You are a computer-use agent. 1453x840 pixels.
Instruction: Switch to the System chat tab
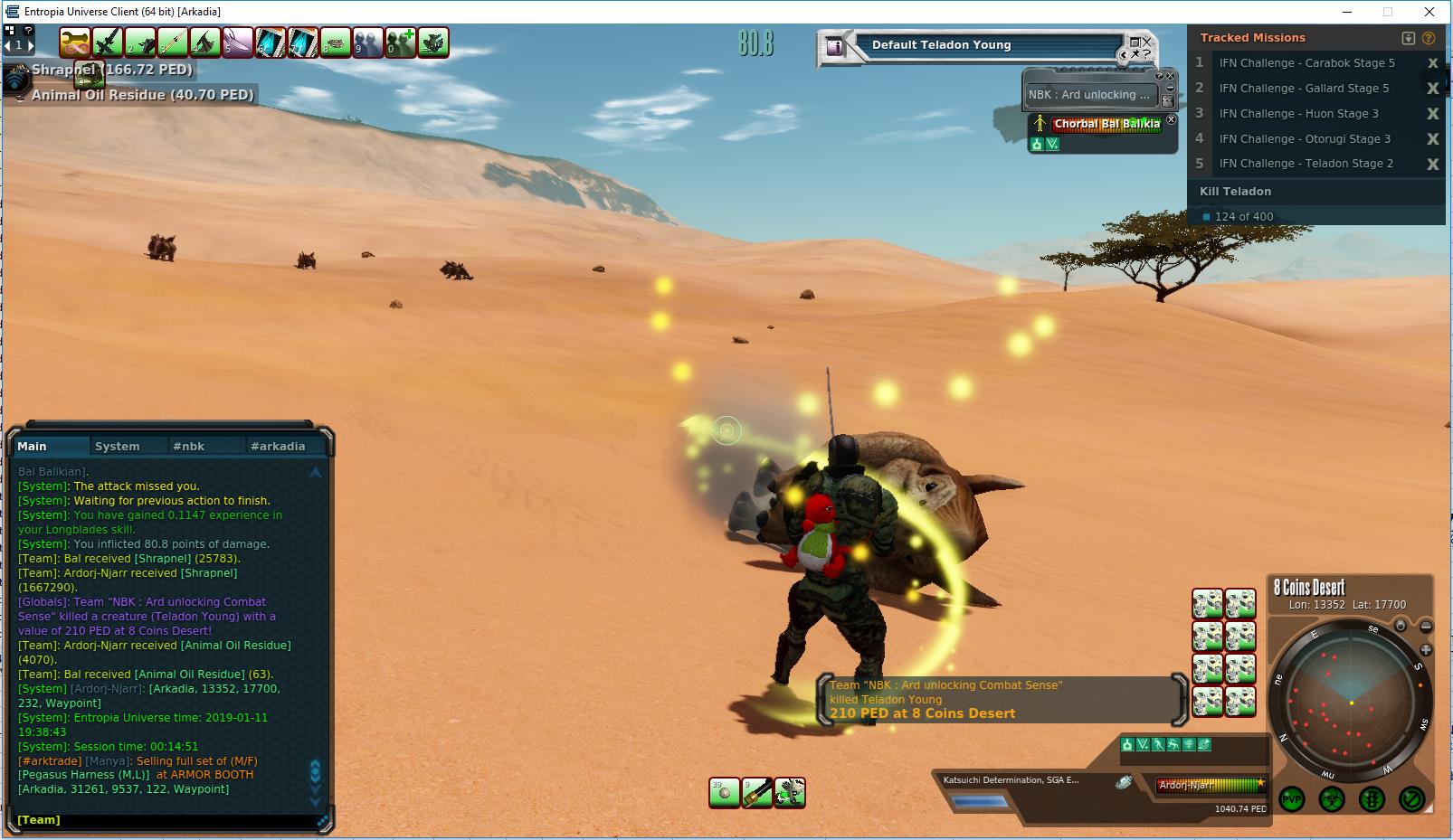(118, 446)
